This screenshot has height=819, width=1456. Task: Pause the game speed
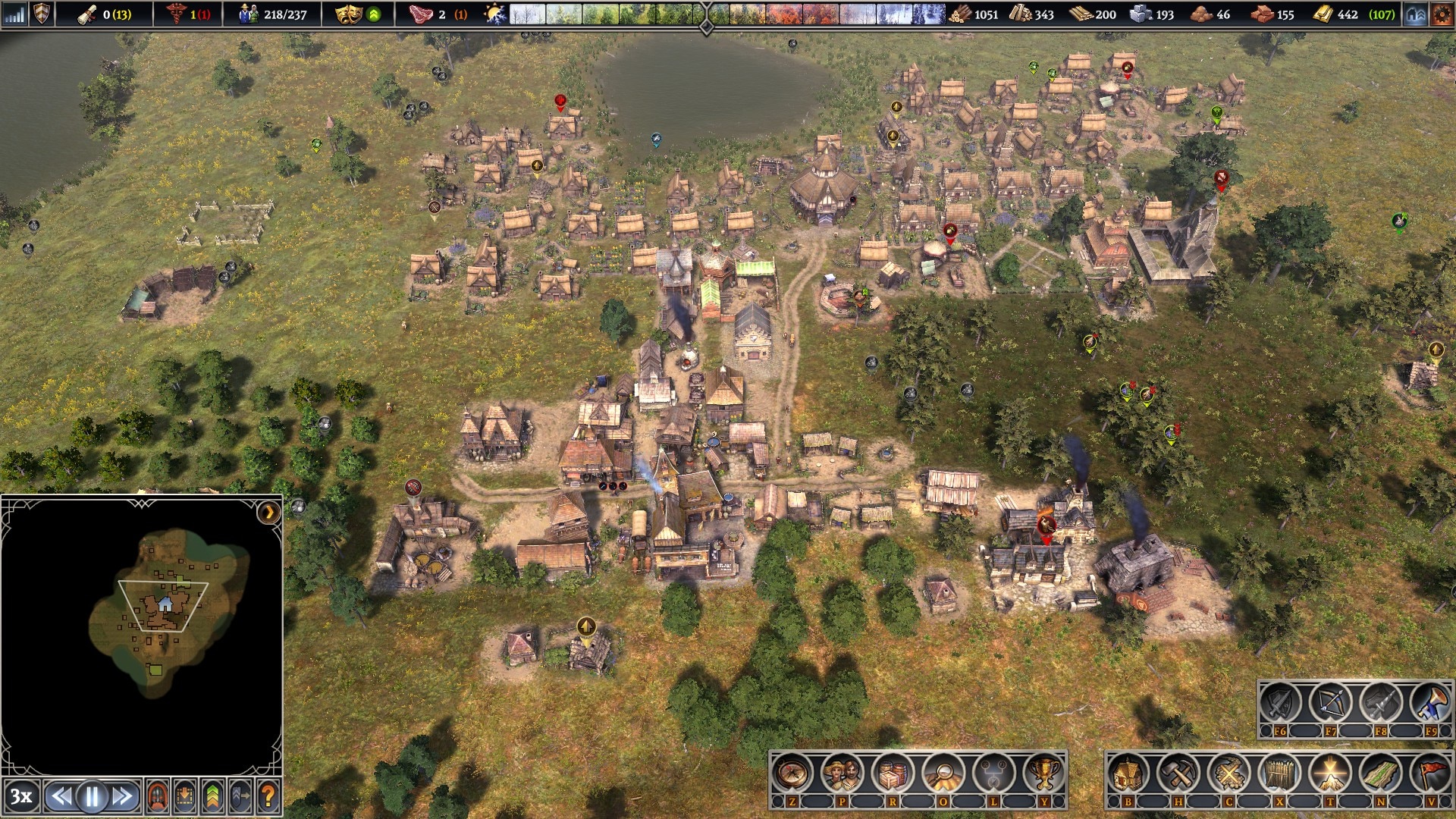pyautogui.click(x=93, y=797)
